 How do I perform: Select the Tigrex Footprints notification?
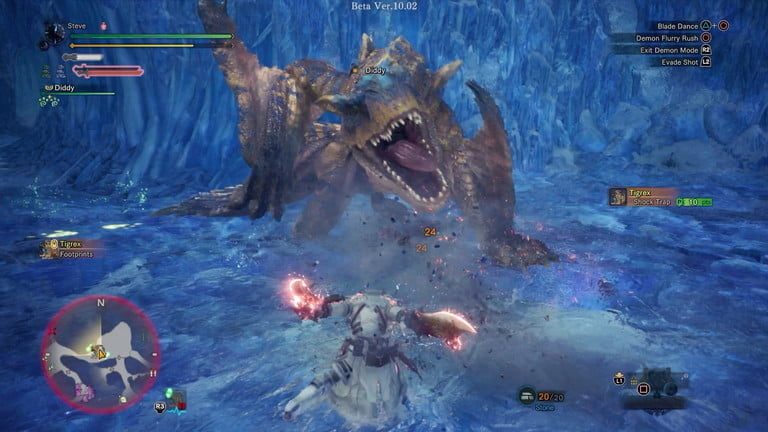[73, 248]
